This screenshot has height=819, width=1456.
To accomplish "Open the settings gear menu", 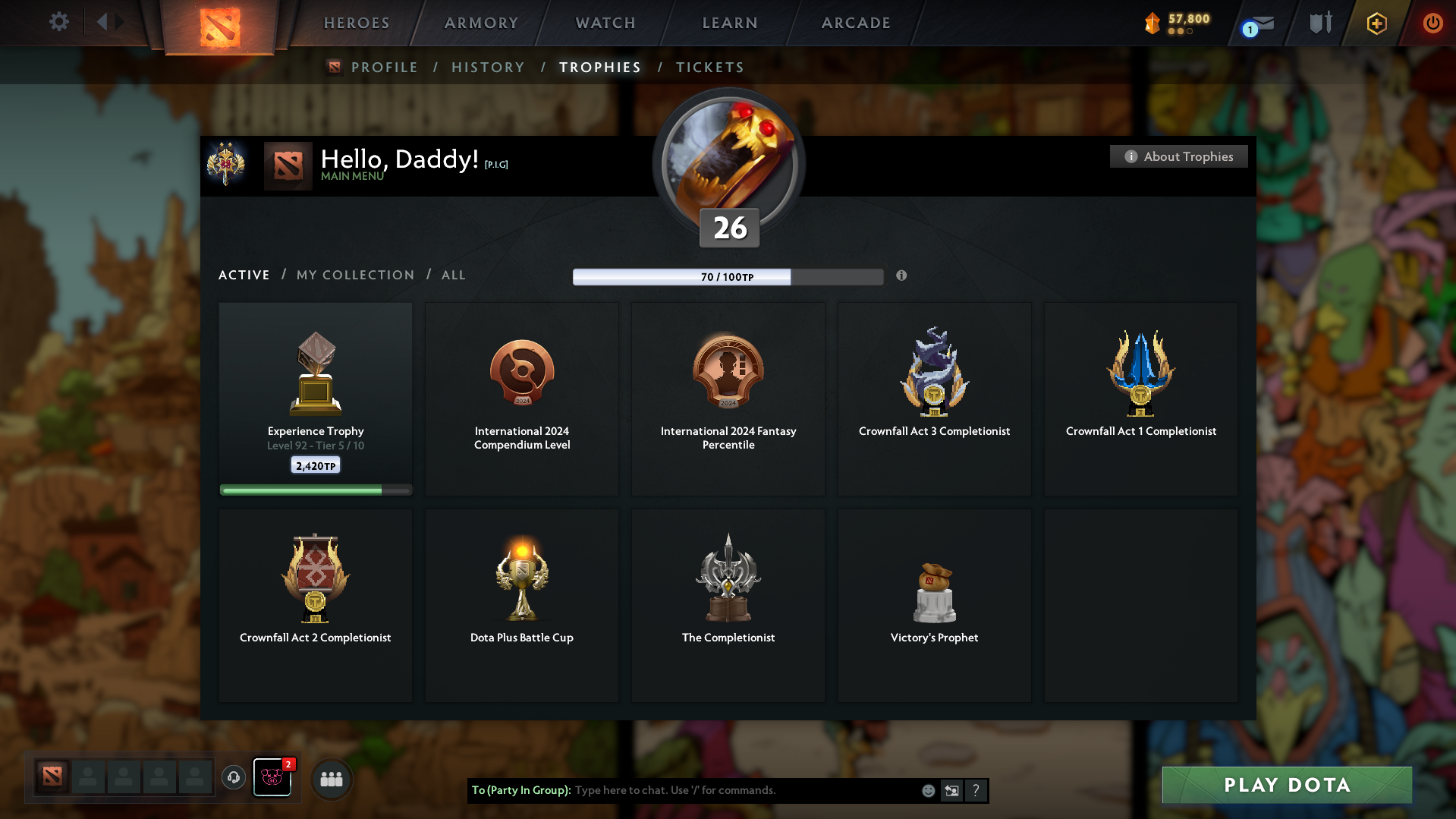I will click(58, 22).
